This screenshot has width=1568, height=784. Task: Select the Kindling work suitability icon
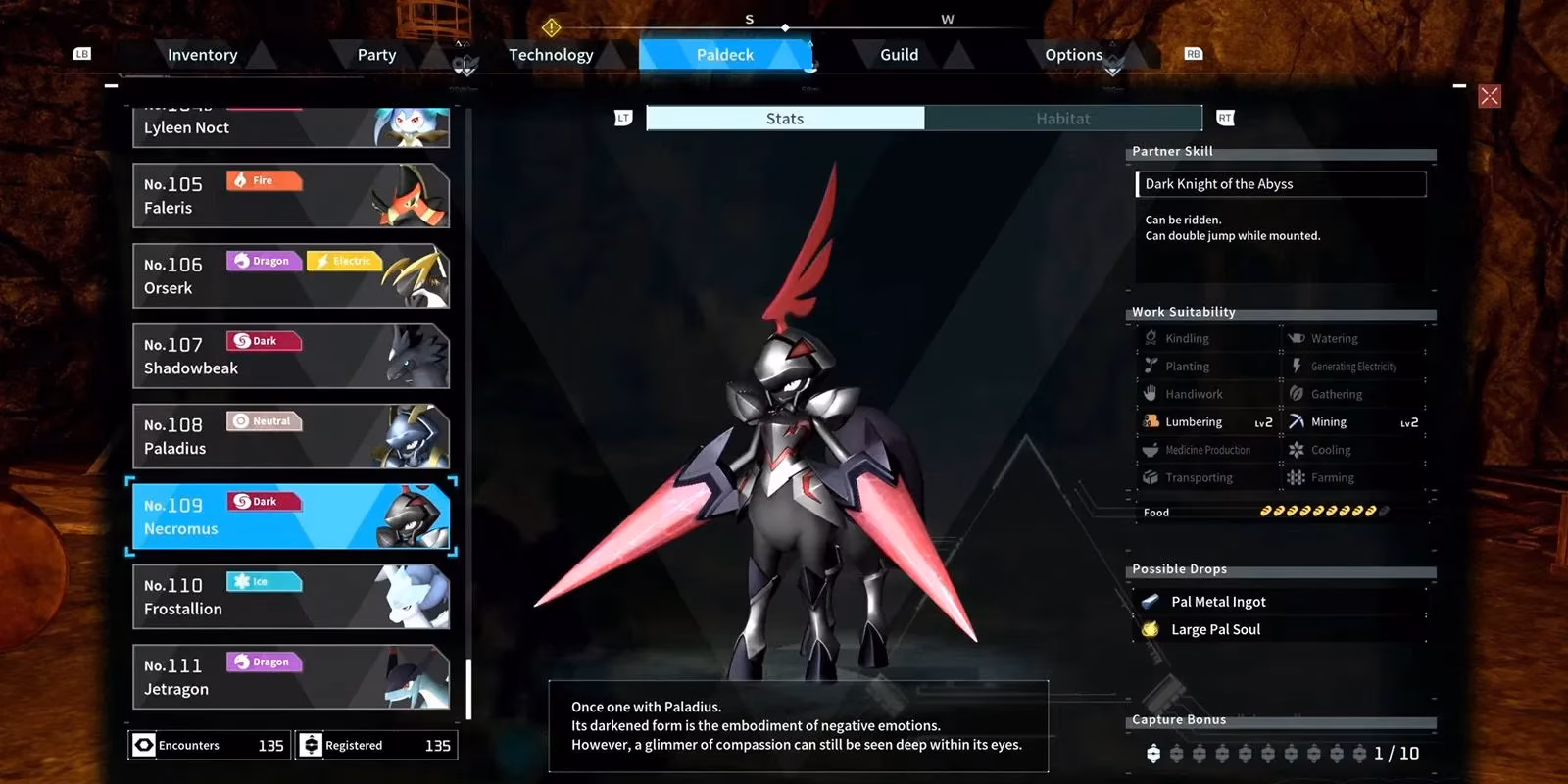[x=1151, y=337]
